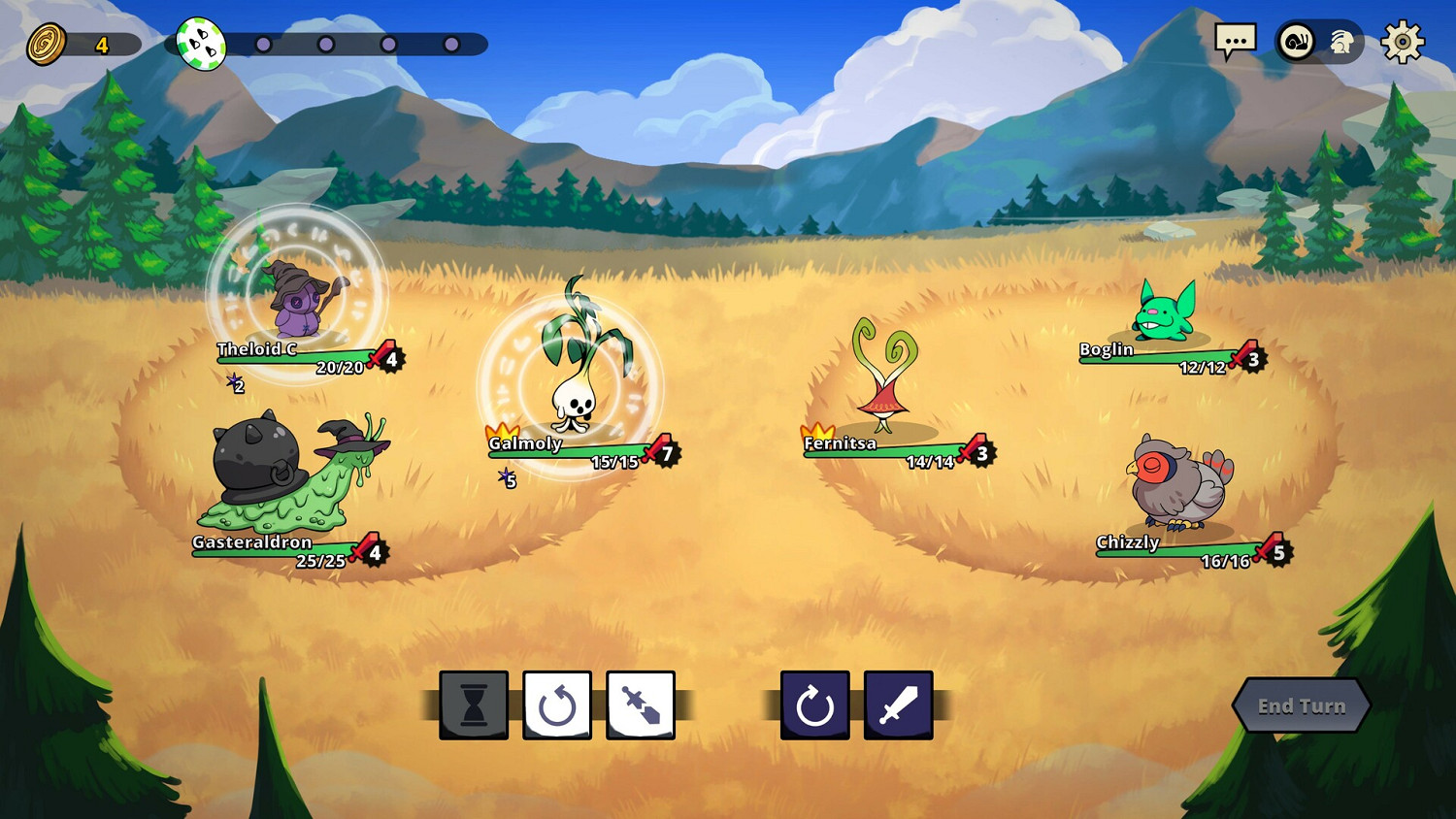1456x819 pixels.
Task: Select the hourglass wait tile
Action: pos(474,705)
